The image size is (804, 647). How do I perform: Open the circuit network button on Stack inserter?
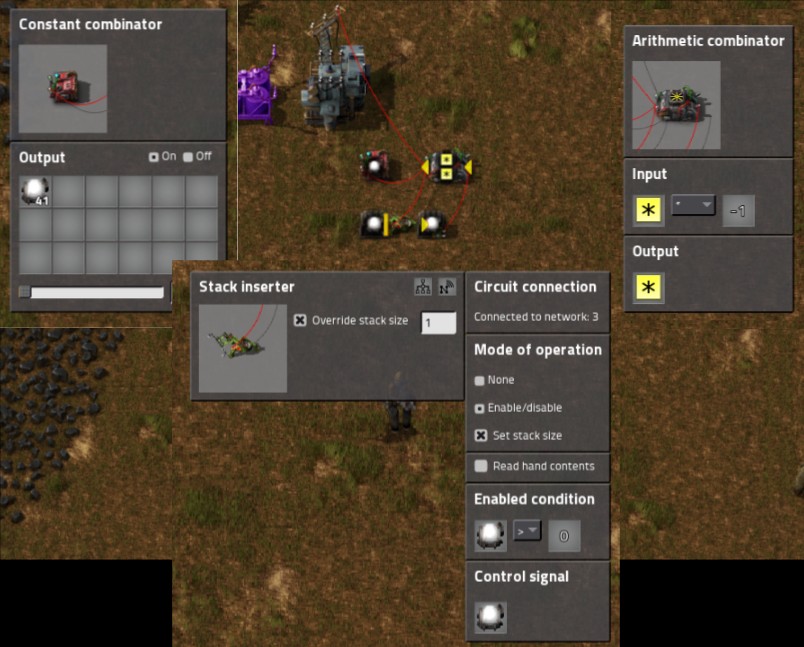point(423,287)
